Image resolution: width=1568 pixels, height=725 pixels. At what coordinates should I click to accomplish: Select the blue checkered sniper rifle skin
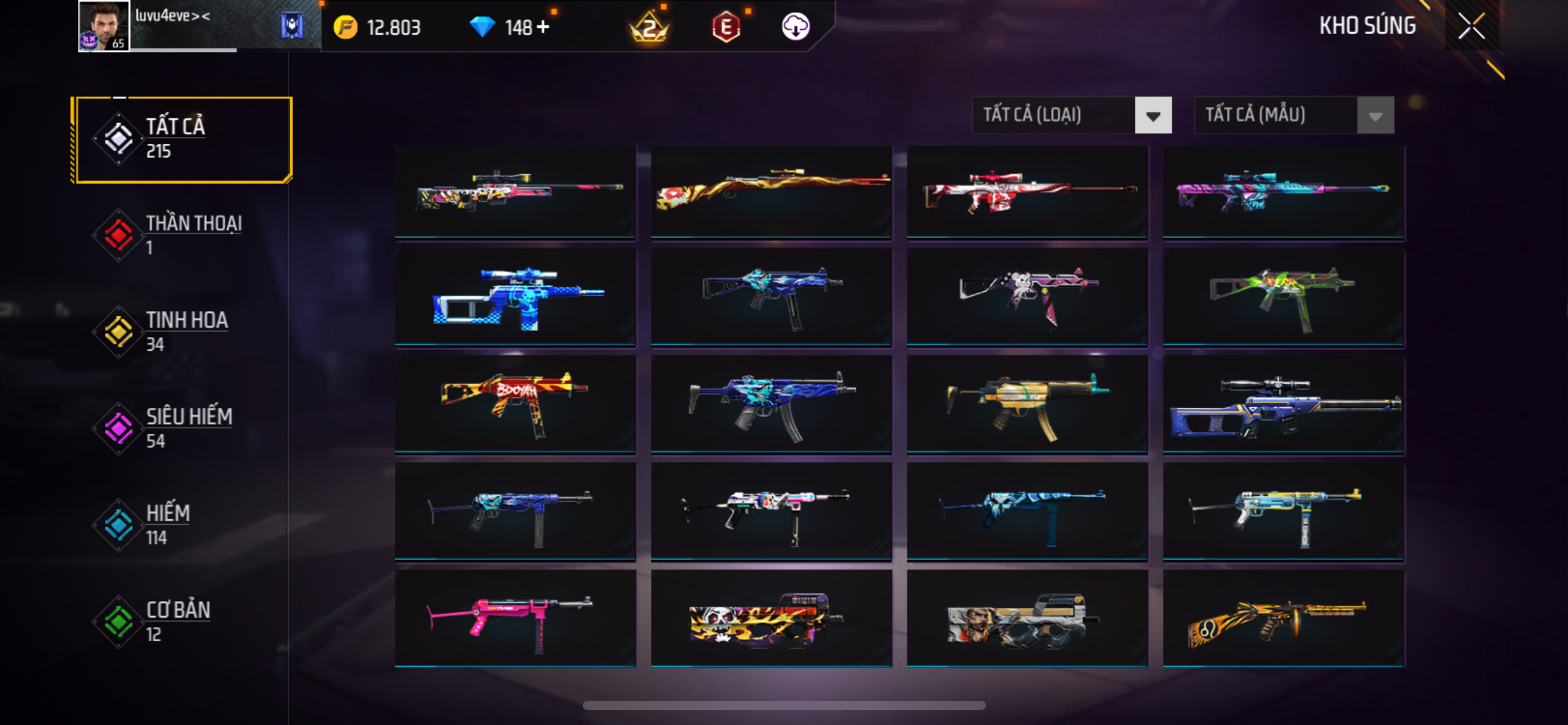(515, 297)
